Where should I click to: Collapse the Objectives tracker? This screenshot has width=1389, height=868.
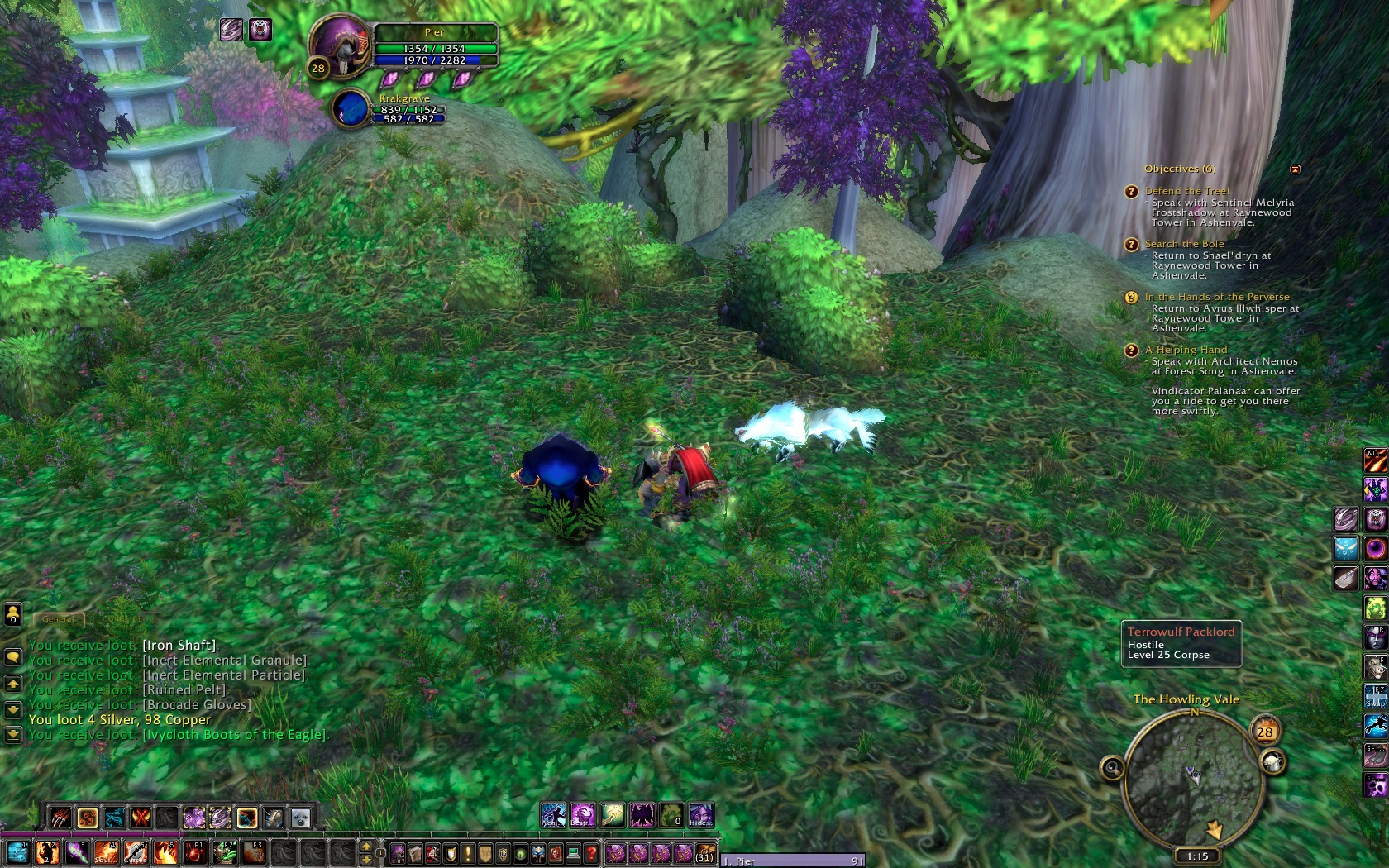pos(1295,169)
